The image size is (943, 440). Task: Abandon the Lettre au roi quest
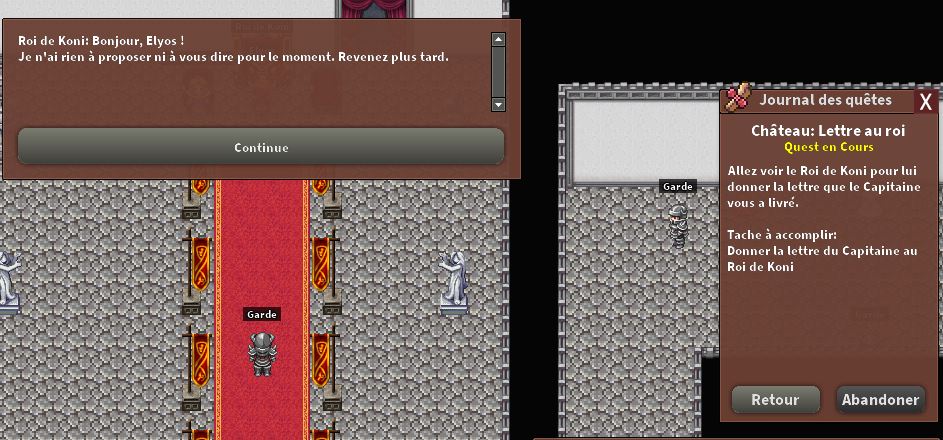(x=880, y=399)
